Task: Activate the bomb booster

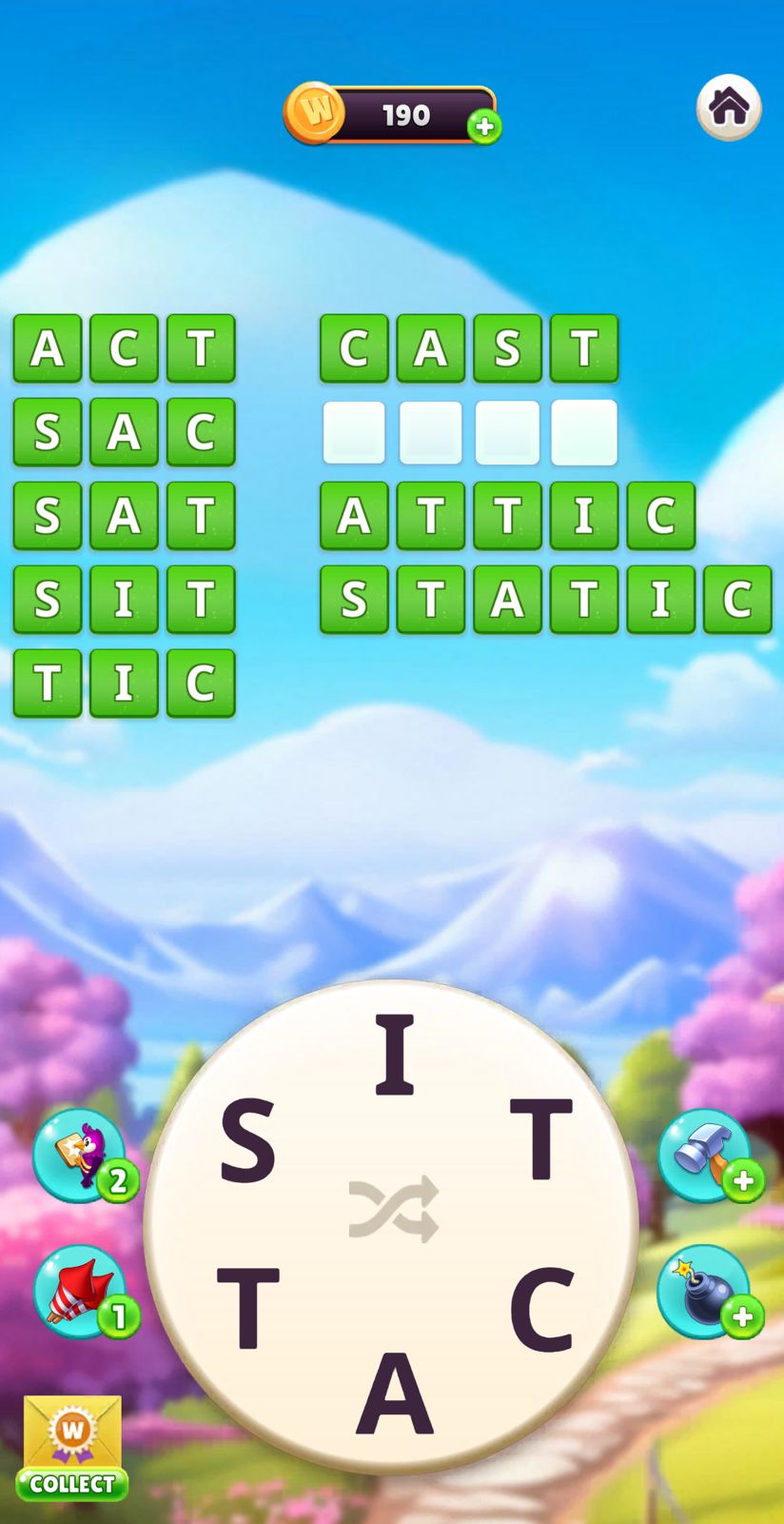Action: point(704,1291)
